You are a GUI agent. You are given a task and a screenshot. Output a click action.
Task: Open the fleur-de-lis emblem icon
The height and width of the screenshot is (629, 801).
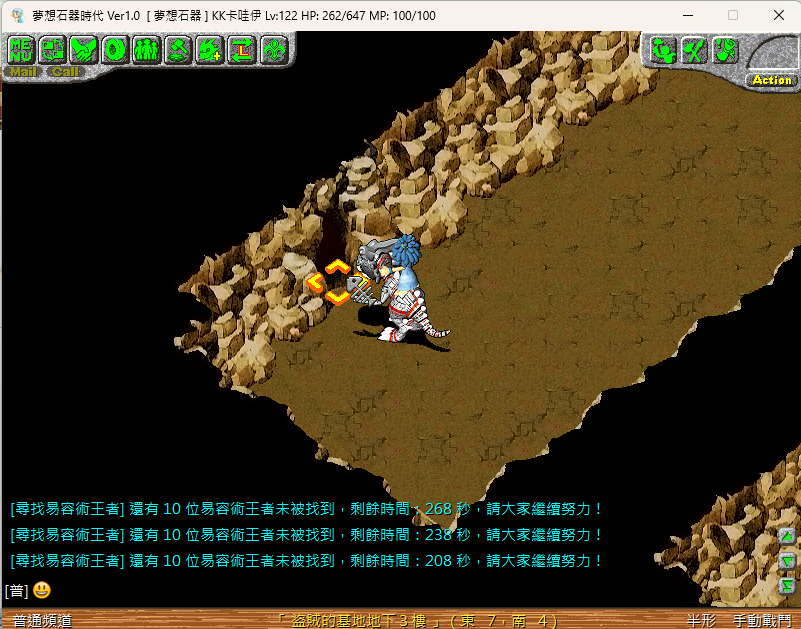pyautogui.click(x=272, y=49)
